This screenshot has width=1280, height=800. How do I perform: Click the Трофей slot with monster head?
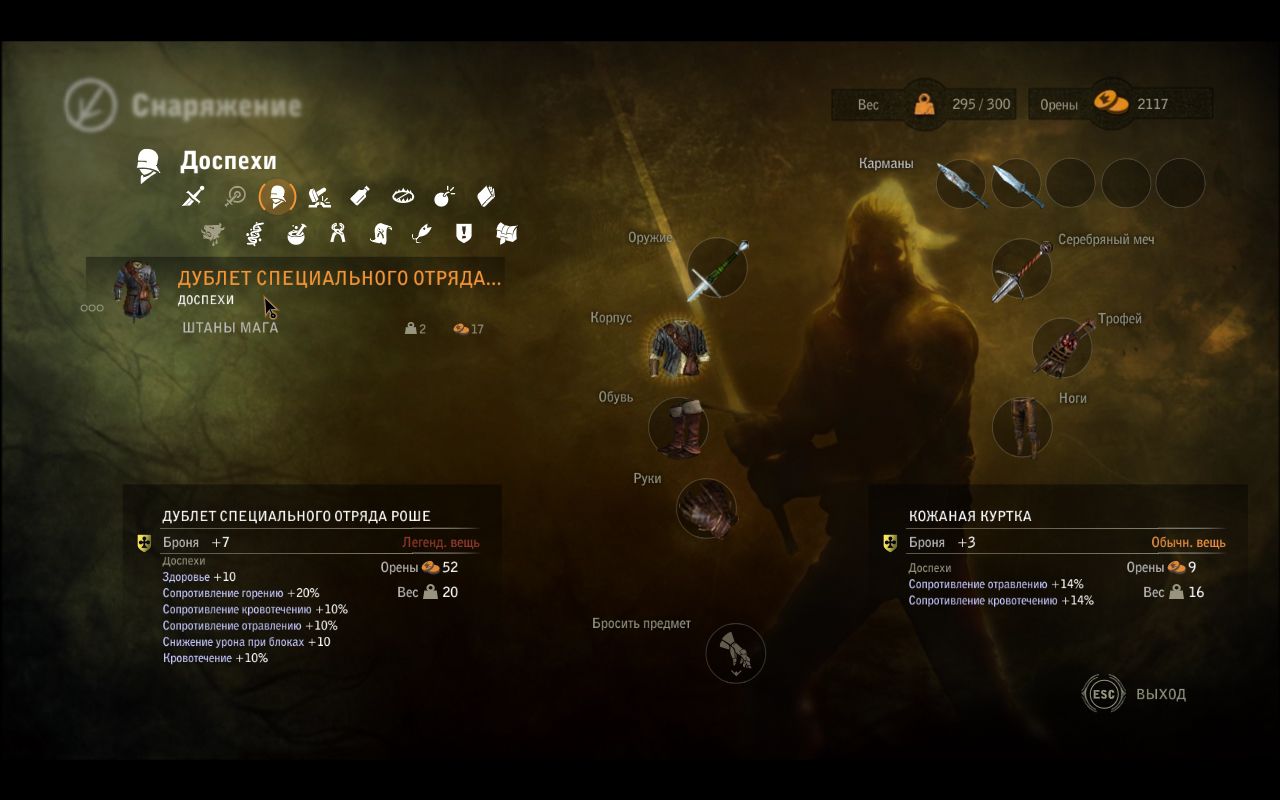1060,347
